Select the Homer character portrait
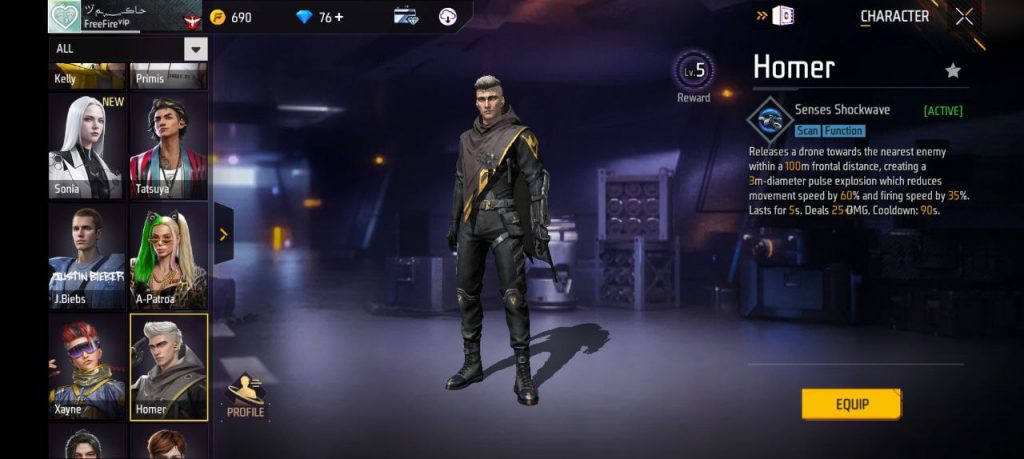This screenshot has width=1024, height=459. tap(168, 366)
